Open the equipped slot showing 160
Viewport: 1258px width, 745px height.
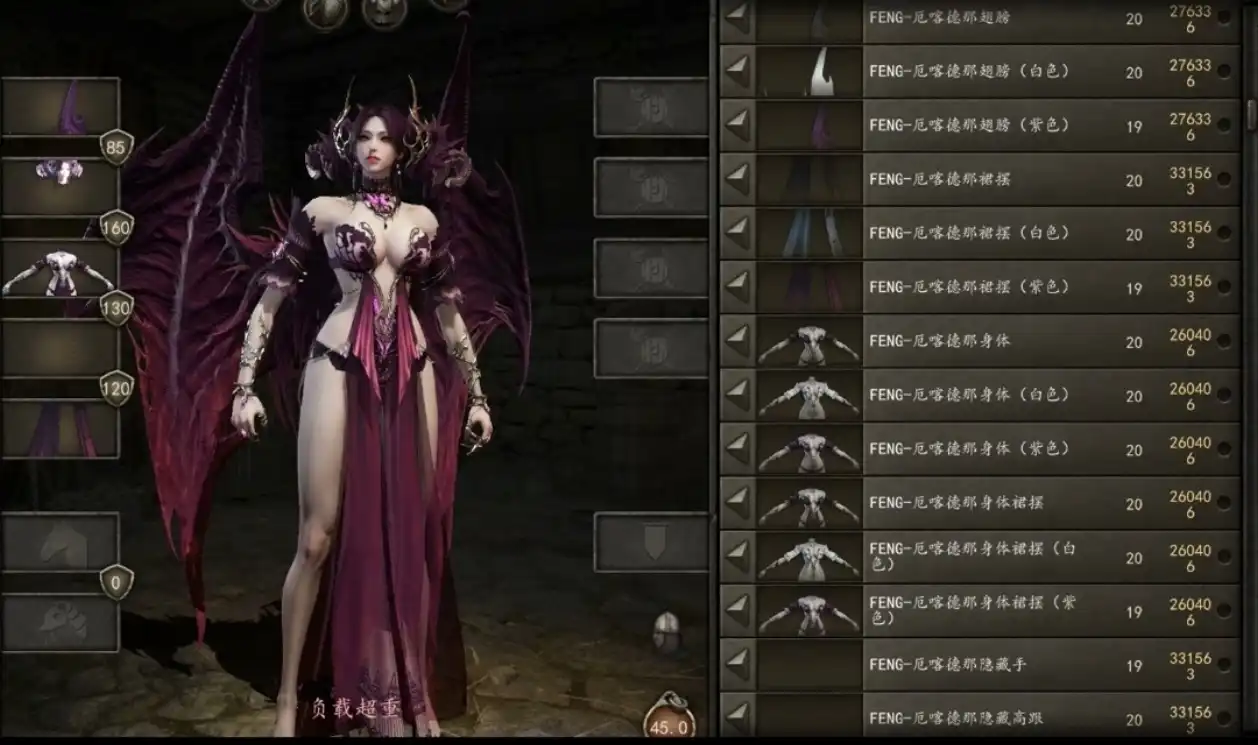60,186
